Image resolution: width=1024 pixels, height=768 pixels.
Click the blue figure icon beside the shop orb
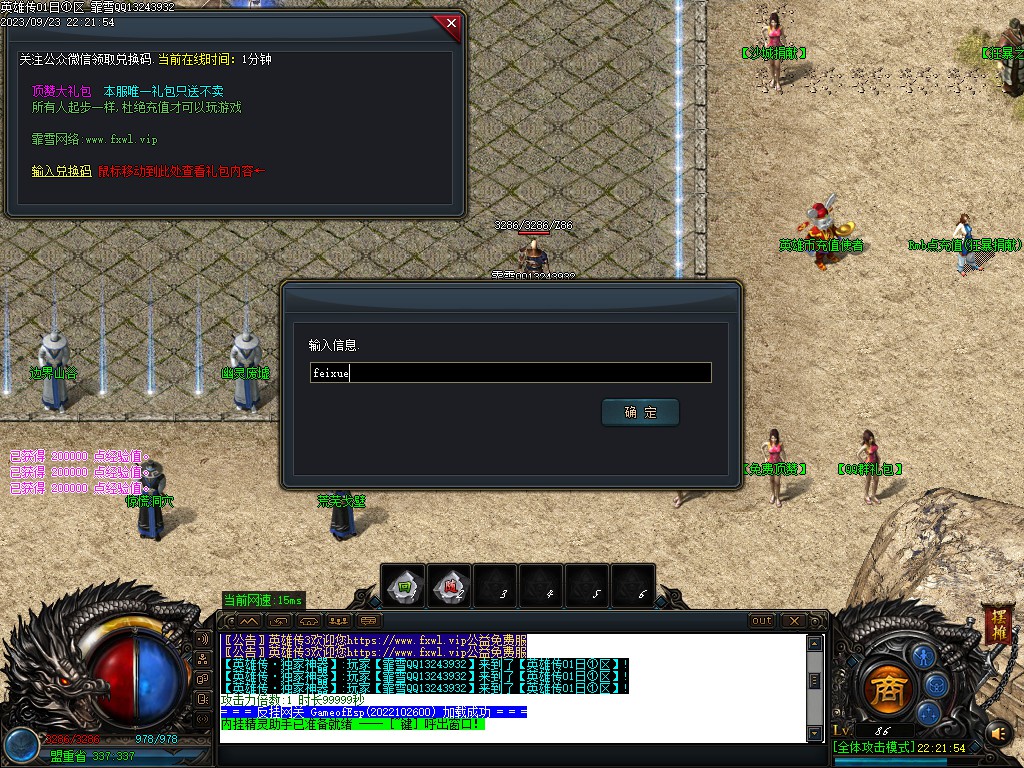point(925,657)
